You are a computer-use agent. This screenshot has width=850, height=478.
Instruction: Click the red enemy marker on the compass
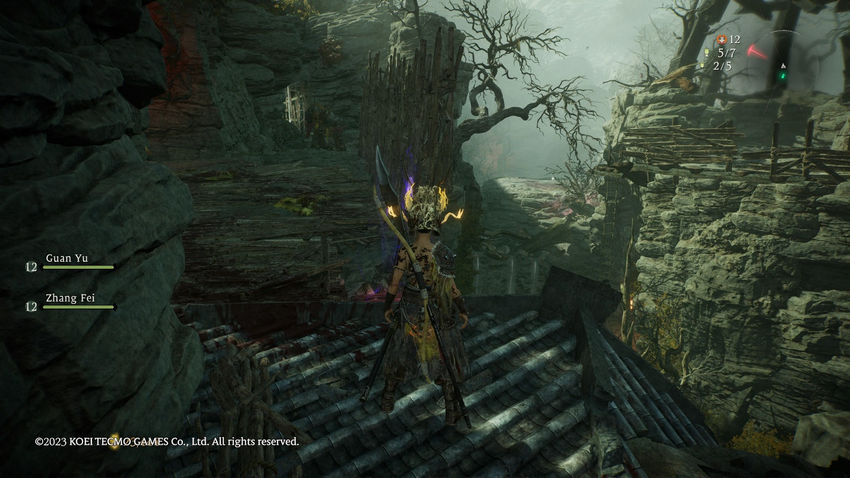757,51
